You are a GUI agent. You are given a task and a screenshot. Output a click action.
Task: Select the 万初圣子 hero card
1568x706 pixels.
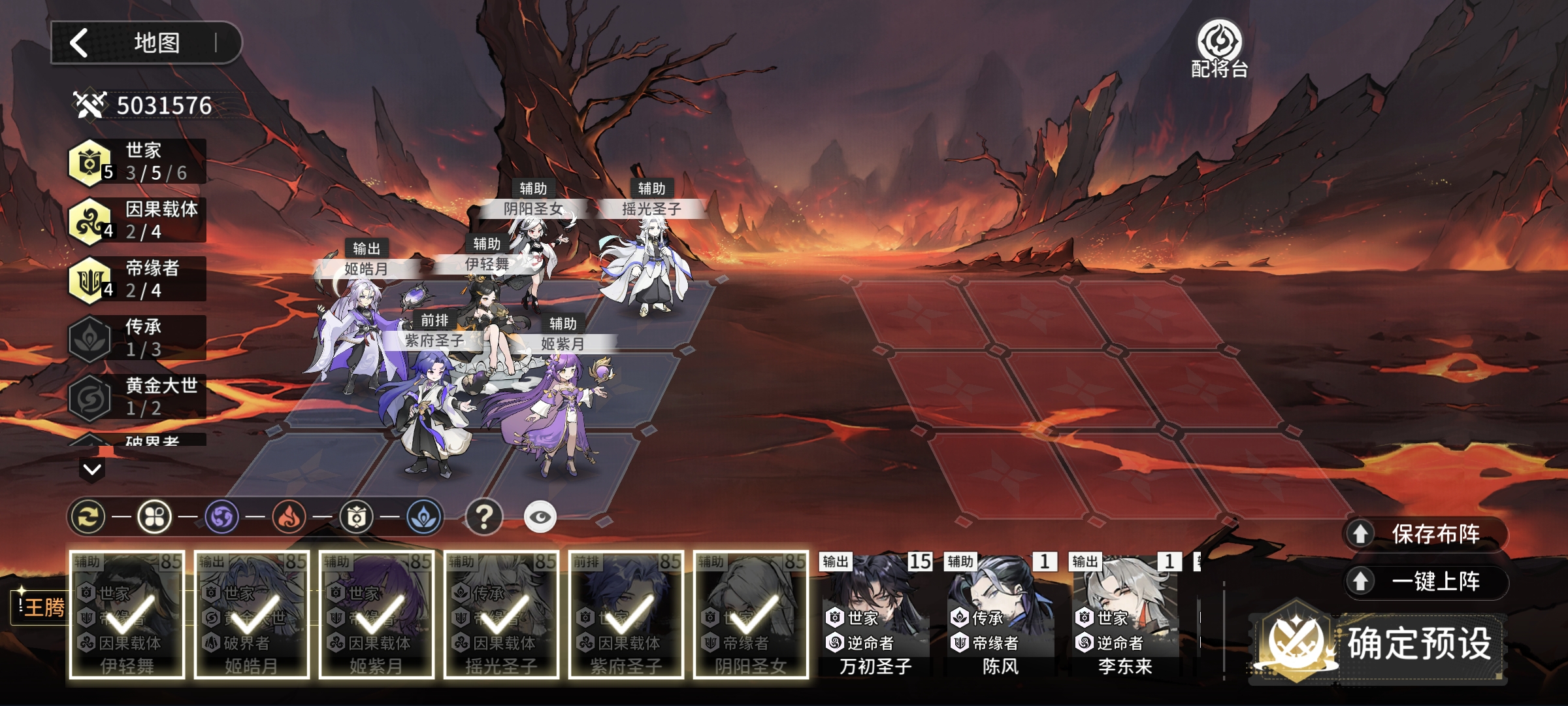coord(875,614)
